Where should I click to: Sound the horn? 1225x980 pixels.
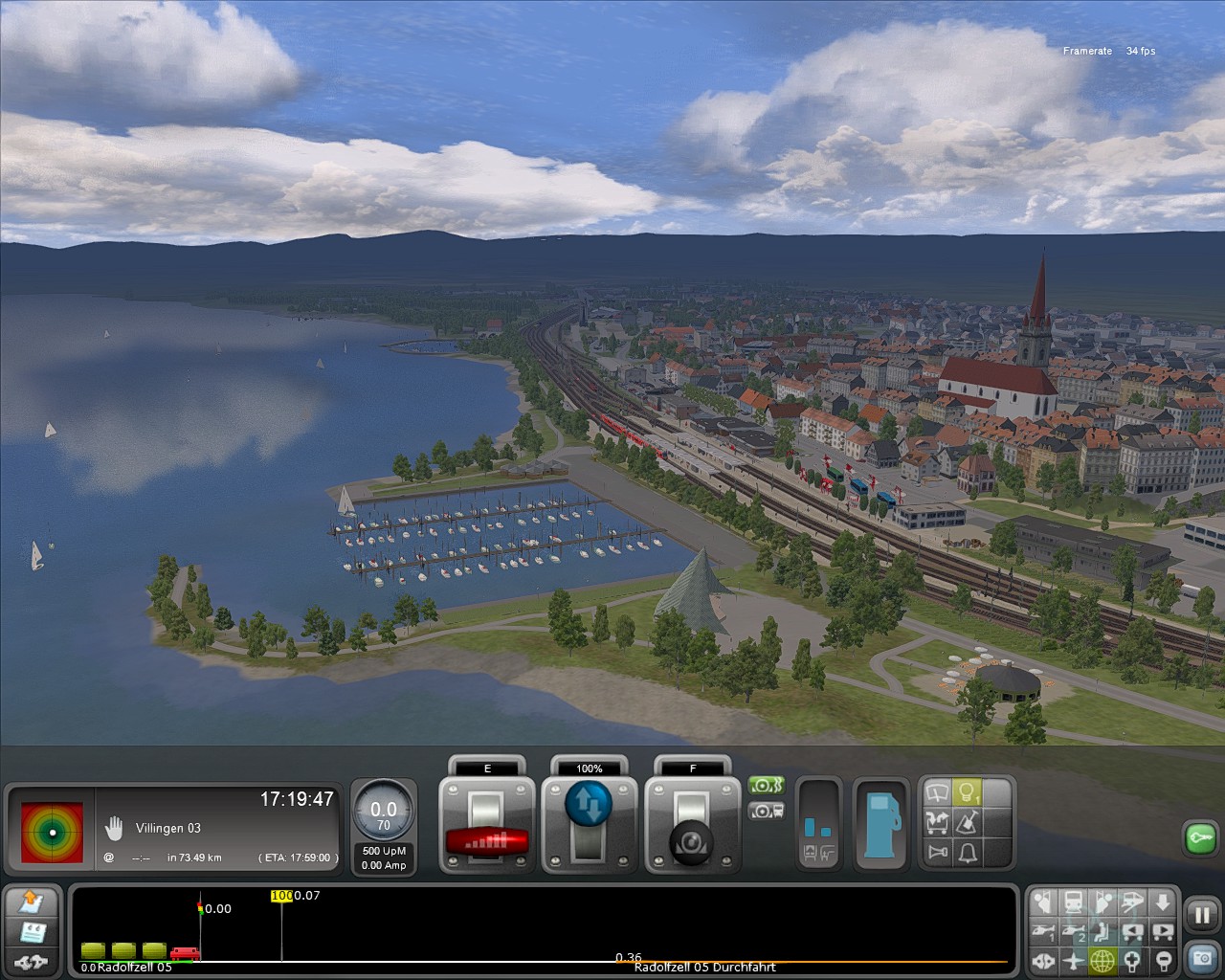tap(937, 852)
